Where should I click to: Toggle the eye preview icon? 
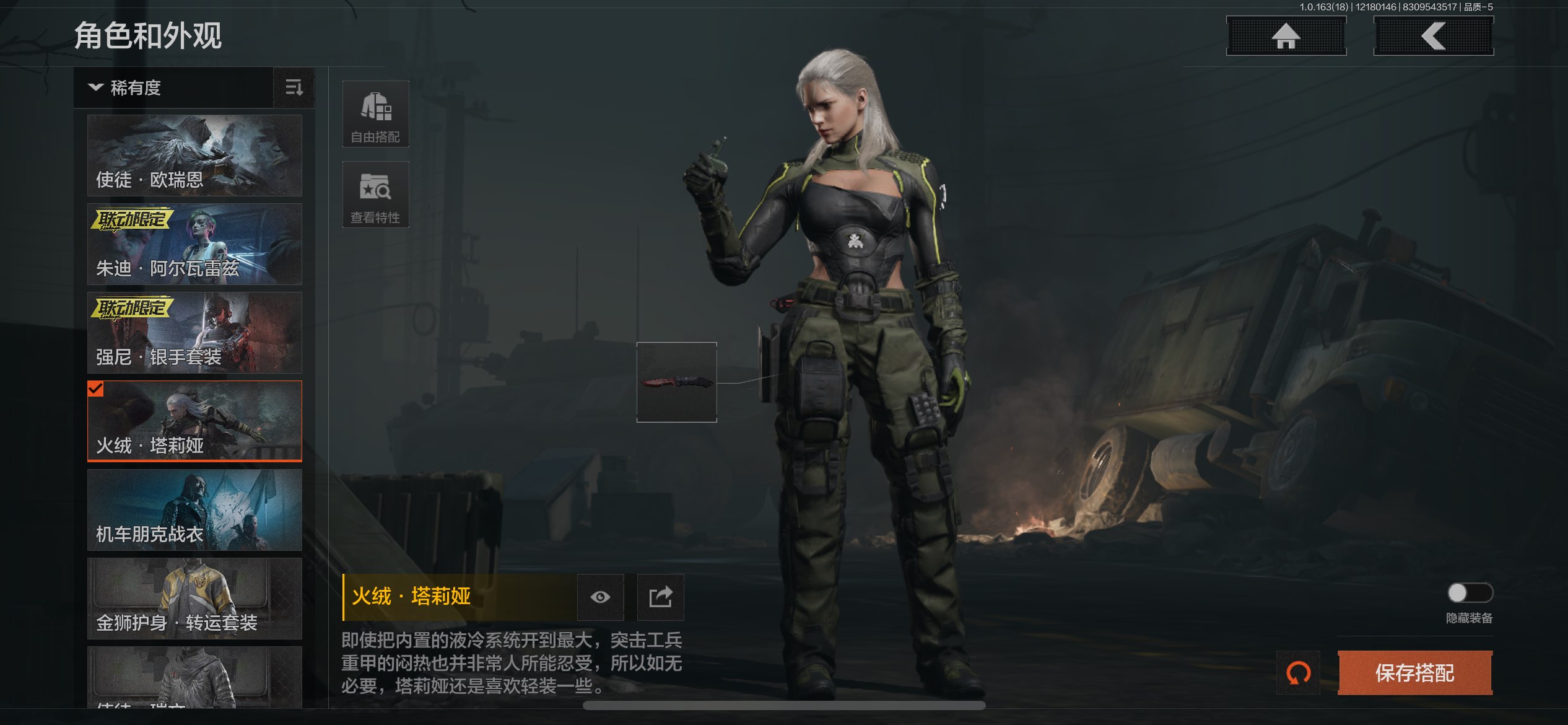tap(600, 597)
